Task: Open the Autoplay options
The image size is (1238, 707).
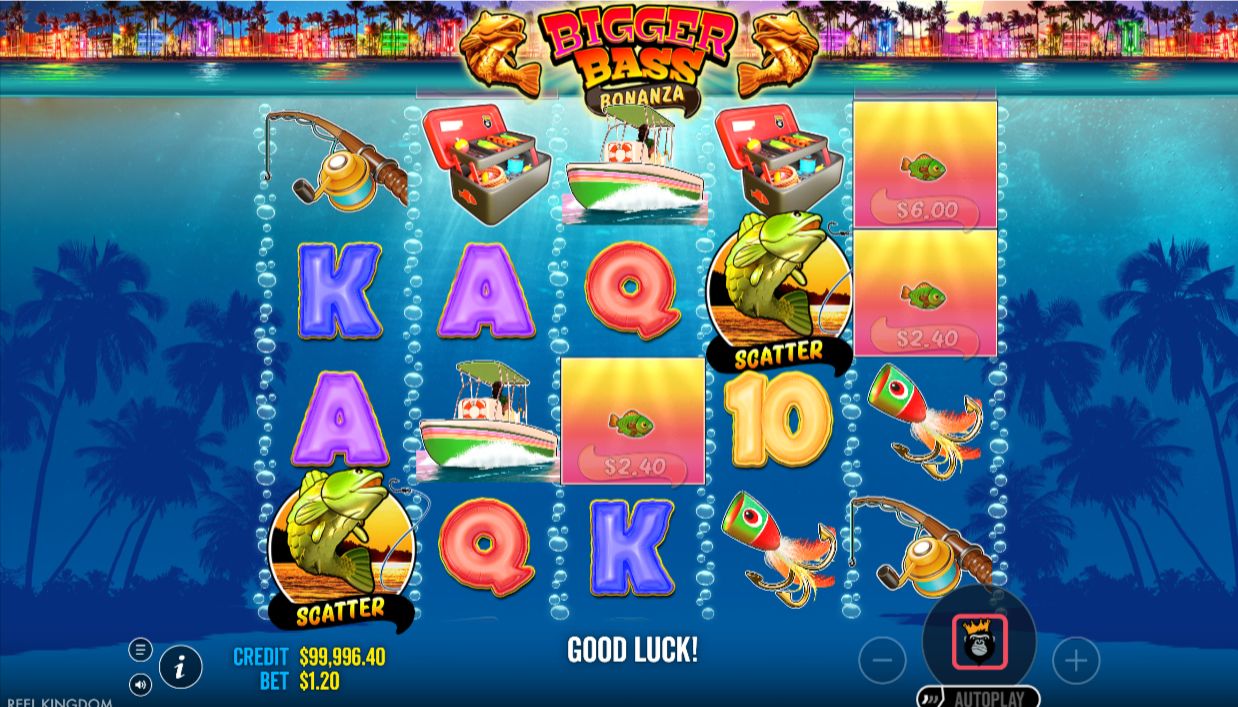Action: tap(978, 697)
